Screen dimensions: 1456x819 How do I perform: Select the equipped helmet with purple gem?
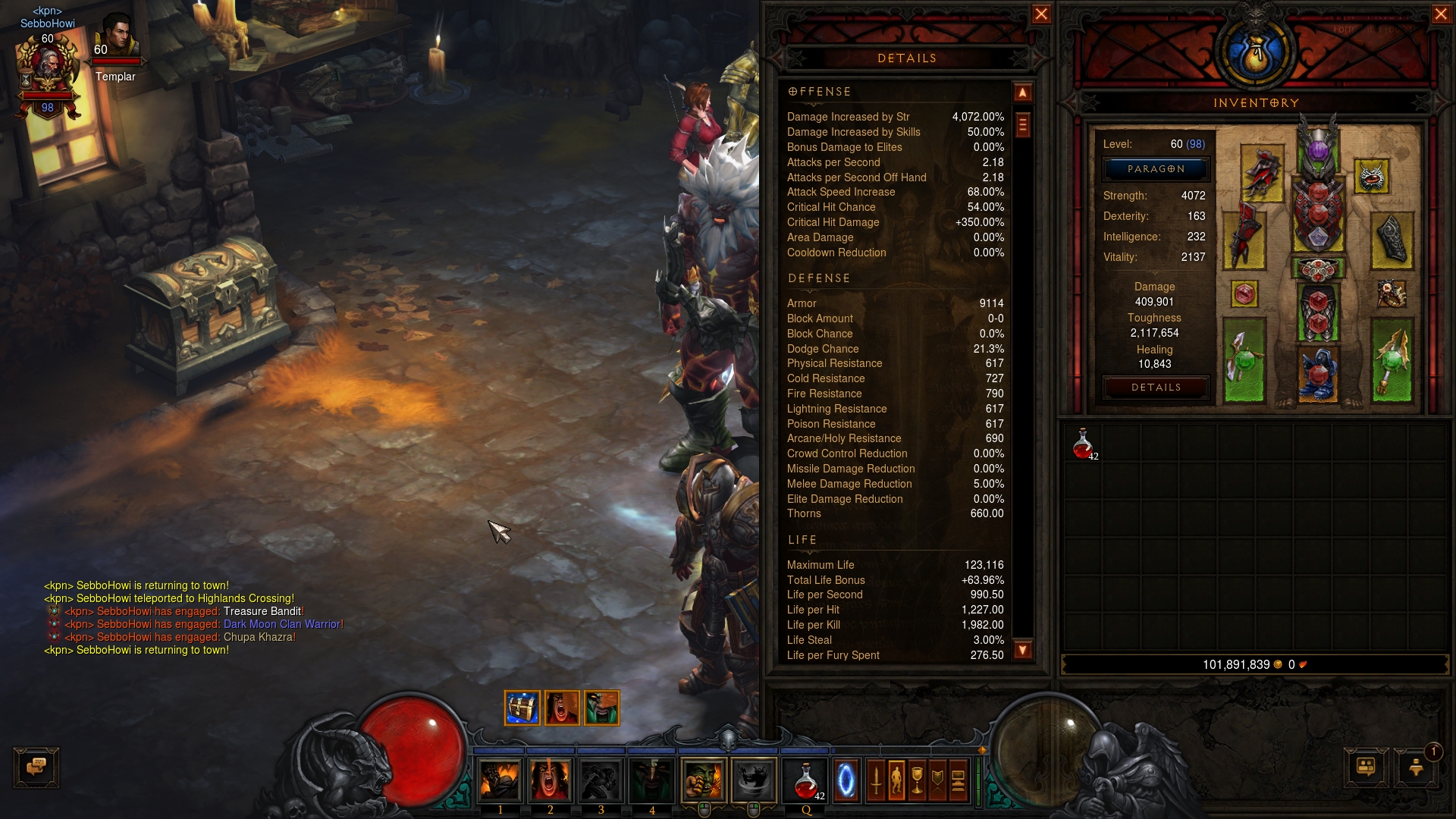(x=1318, y=146)
